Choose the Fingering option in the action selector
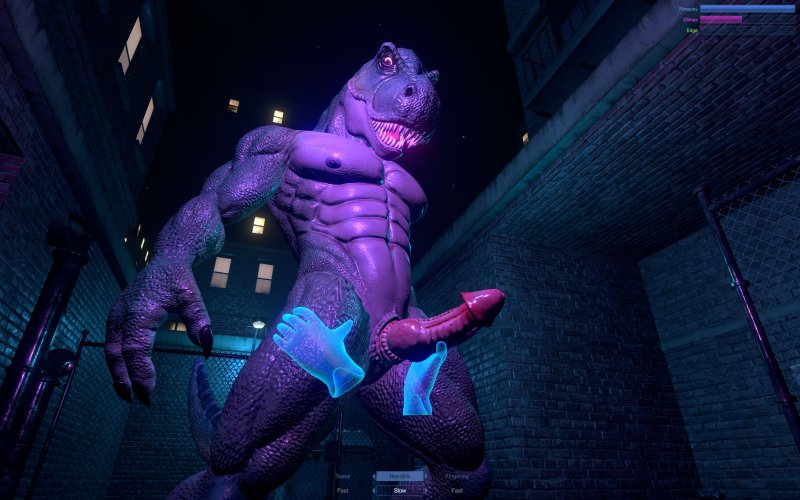Viewport: 800px width, 500px height. point(457,477)
